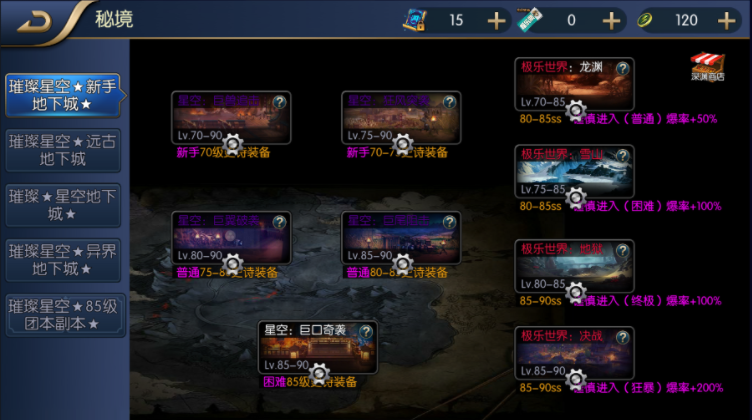Choose the 璀璨星空★85级团本副本 tab
Screen dimensions: 752x420
point(63,314)
